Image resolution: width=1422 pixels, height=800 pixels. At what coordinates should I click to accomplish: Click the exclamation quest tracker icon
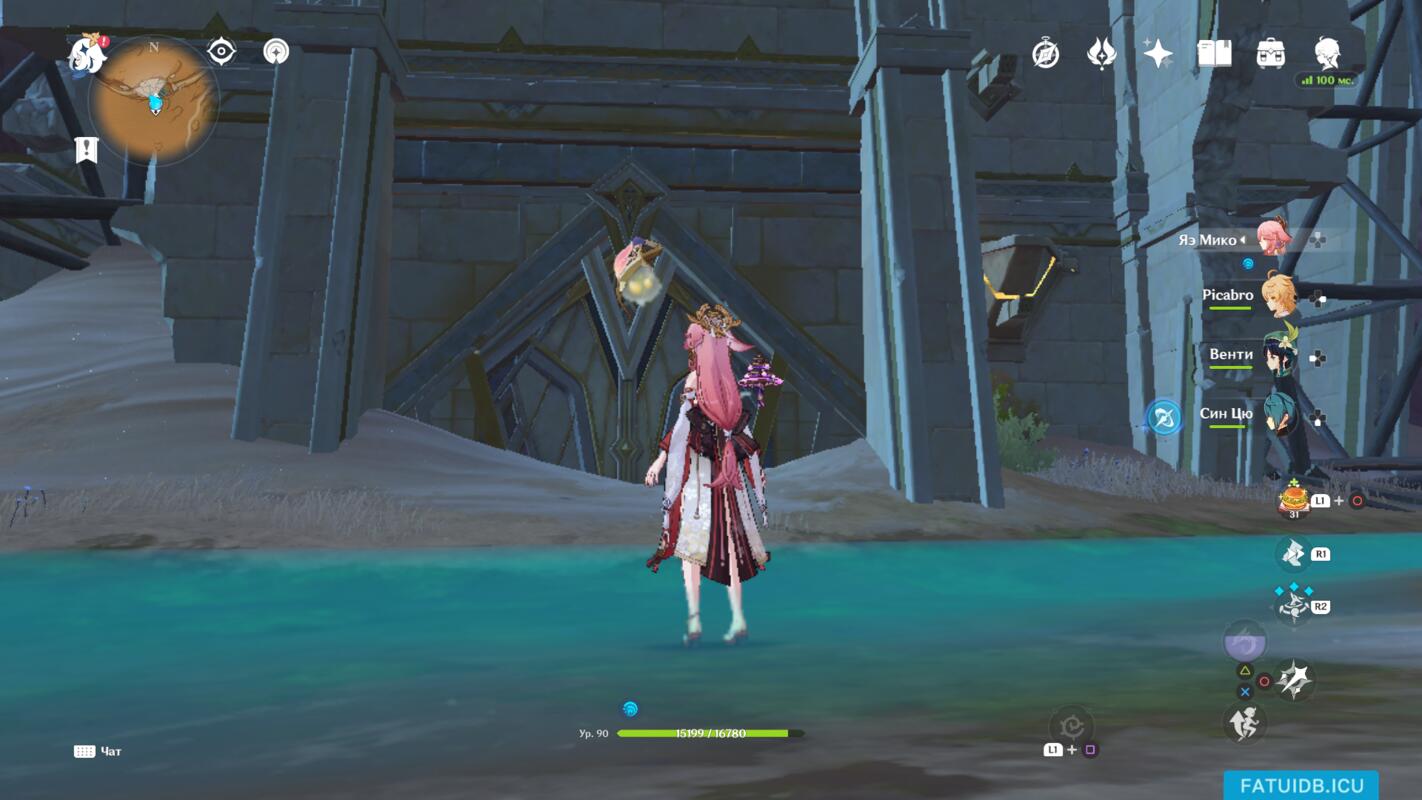[87, 150]
